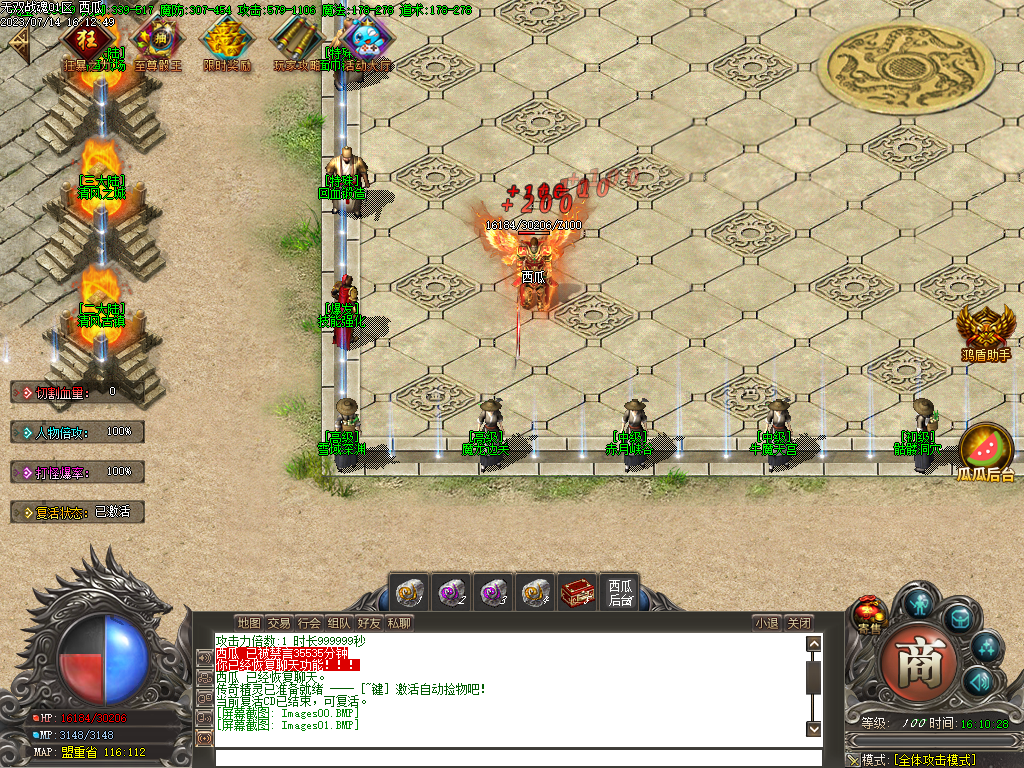Open the 限时奖励 gold ingot reward icon

tap(226, 42)
